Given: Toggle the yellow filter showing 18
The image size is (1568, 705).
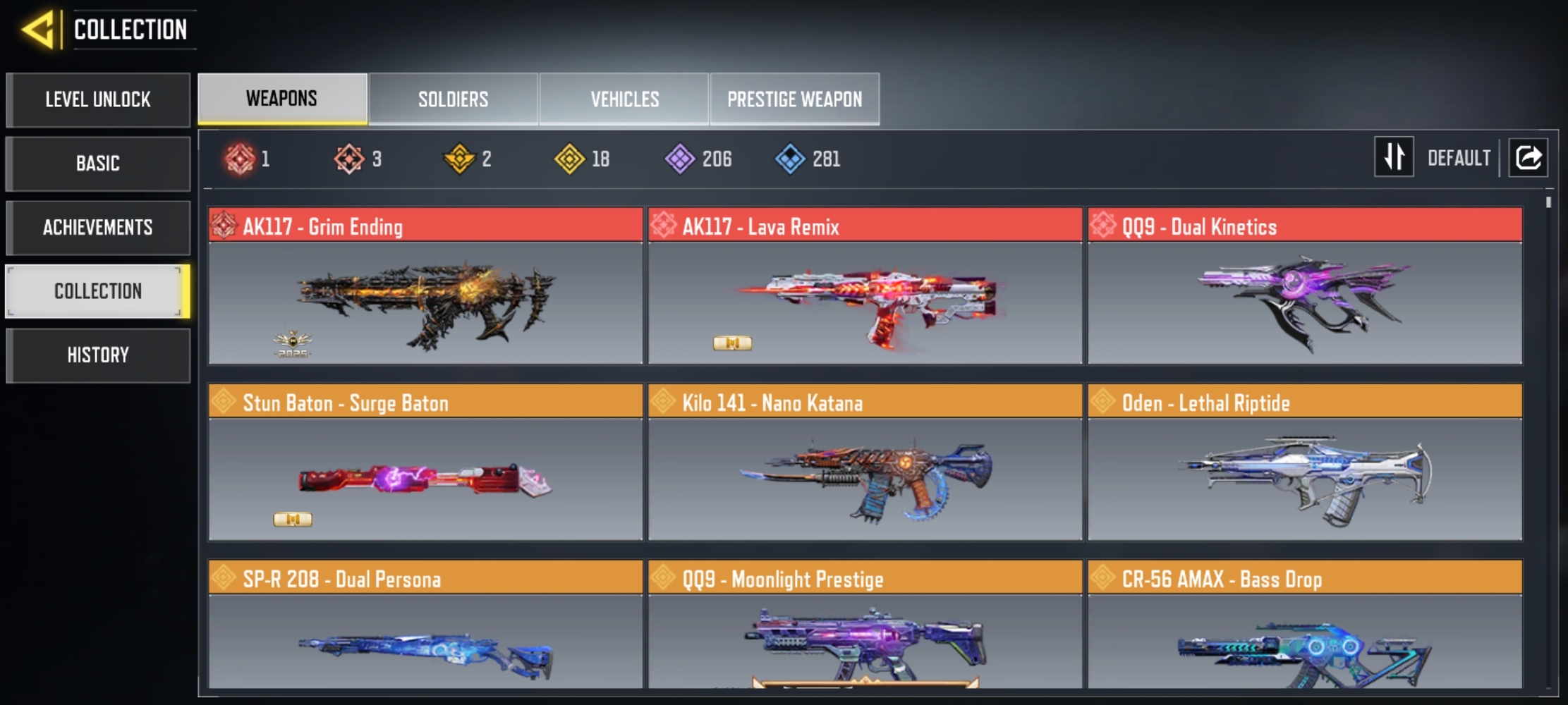Looking at the screenshot, I should pyautogui.click(x=571, y=159).
